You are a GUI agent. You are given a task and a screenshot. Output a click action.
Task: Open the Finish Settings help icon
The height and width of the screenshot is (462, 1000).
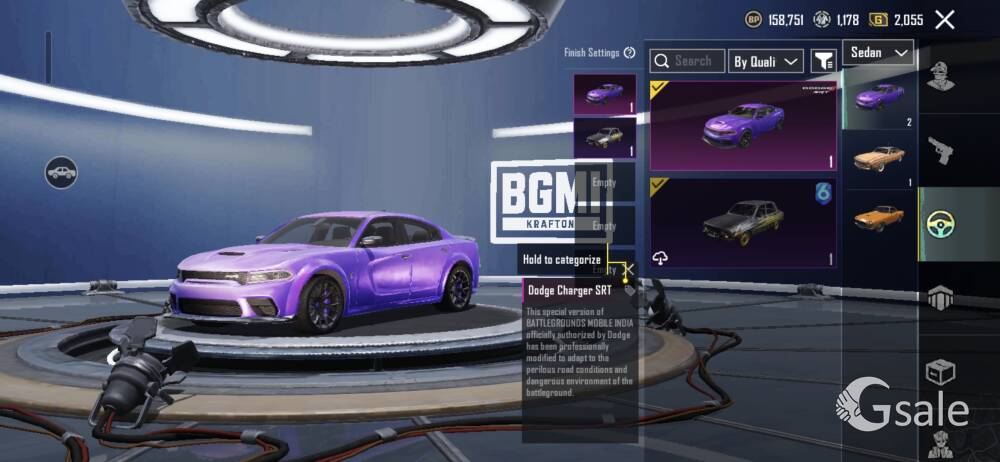point(629,53)
